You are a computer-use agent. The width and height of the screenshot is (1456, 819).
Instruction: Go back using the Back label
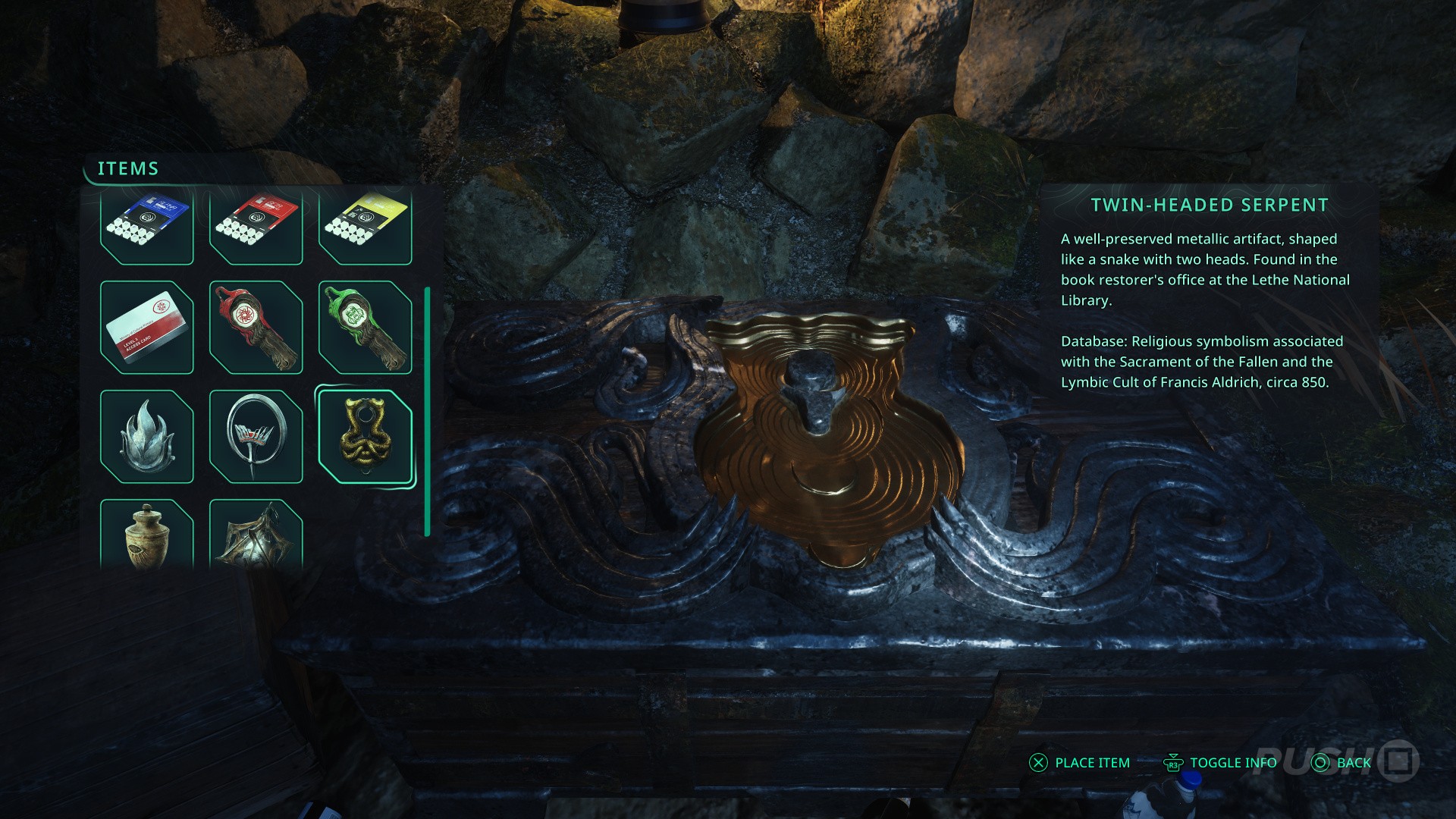[1354, 763]
